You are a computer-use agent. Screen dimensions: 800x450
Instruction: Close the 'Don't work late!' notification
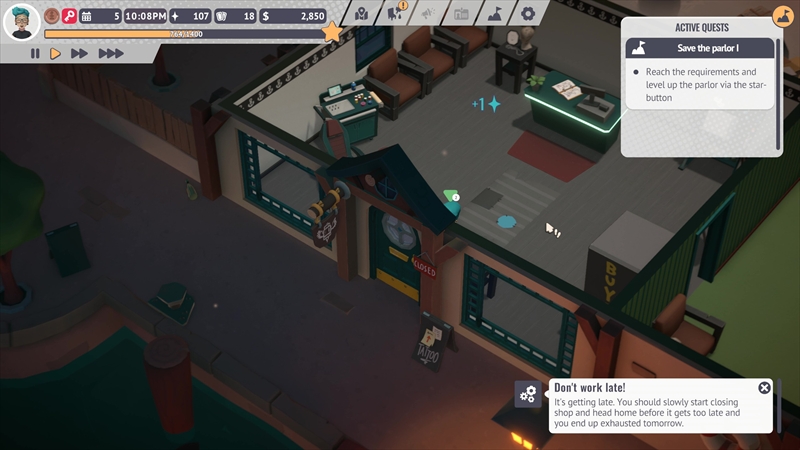(x=764, y=388)
